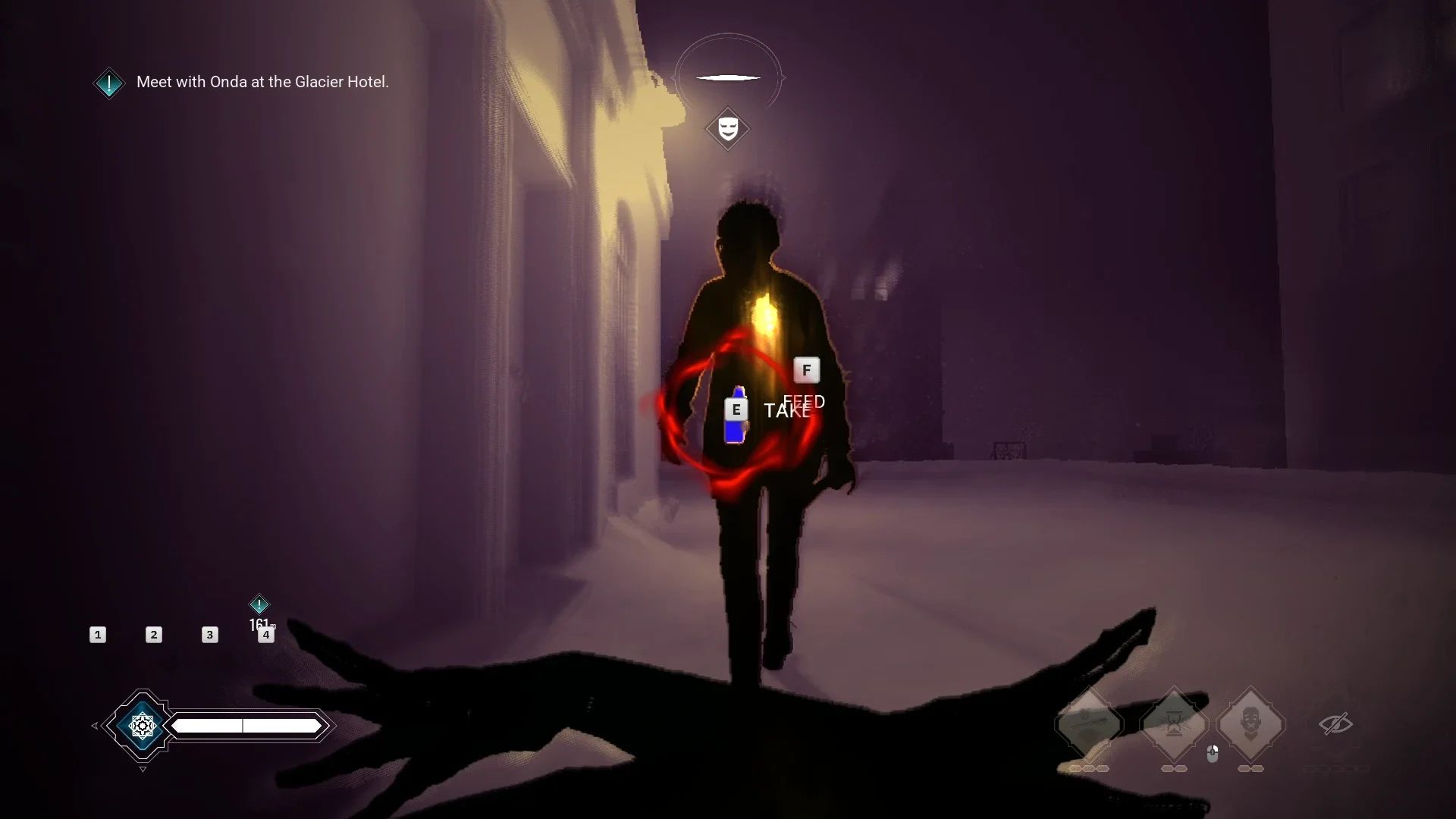Select hotbar slot 4
This screenshot has height=819, width=1456.
(x=266, y=636)
